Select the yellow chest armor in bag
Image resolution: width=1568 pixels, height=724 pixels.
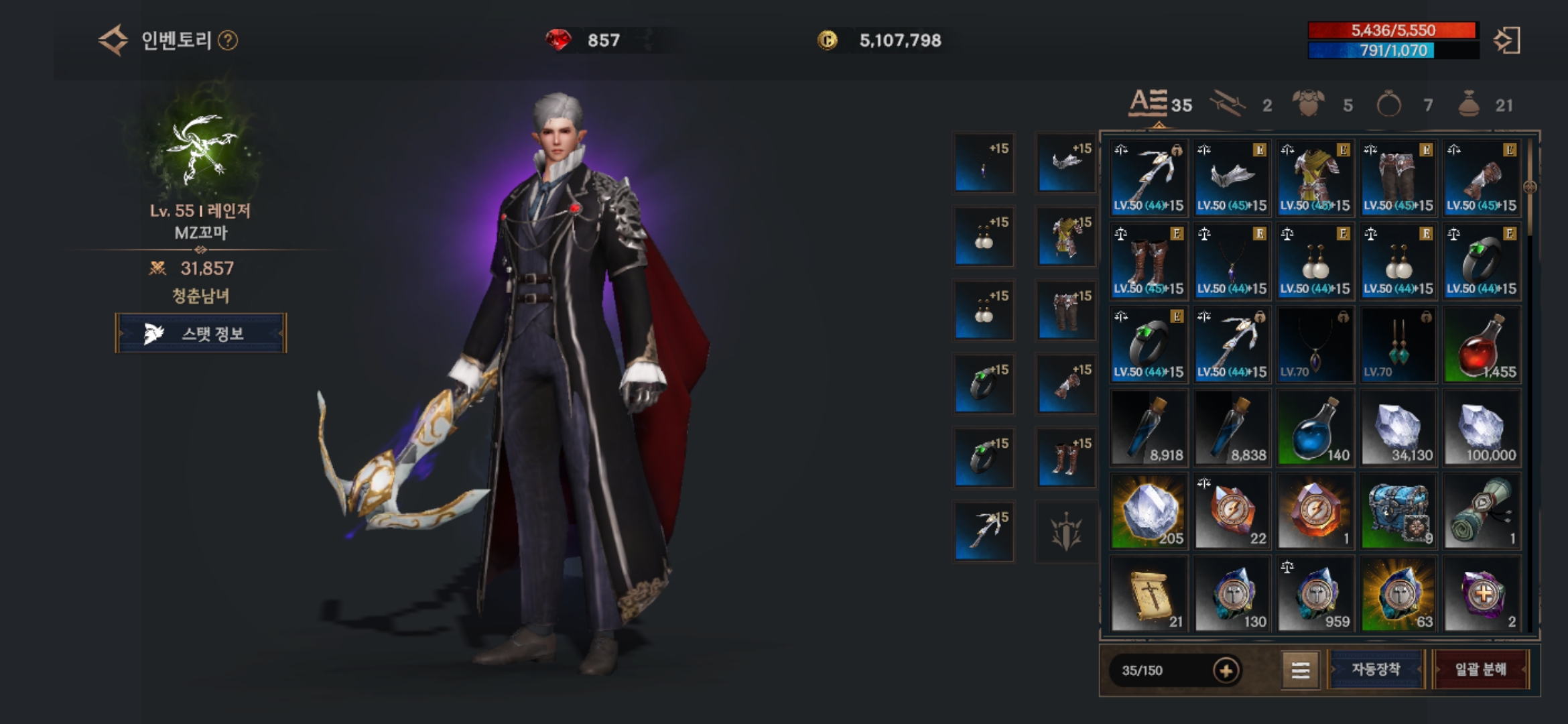[1315, 178]
